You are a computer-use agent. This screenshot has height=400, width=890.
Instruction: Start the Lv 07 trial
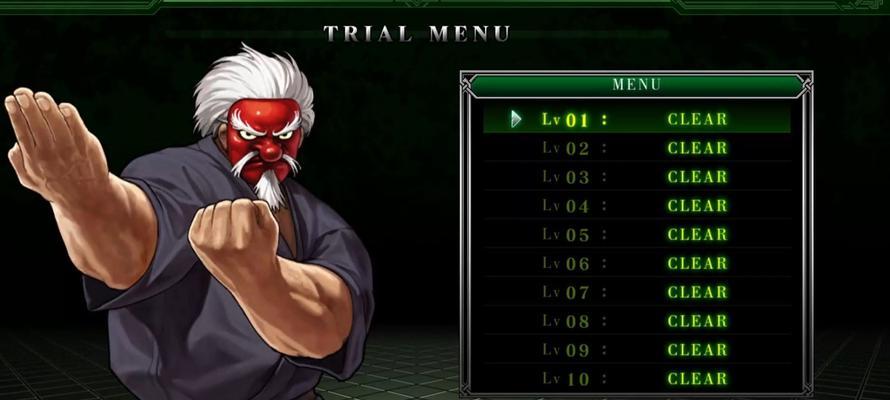point(636,293)
